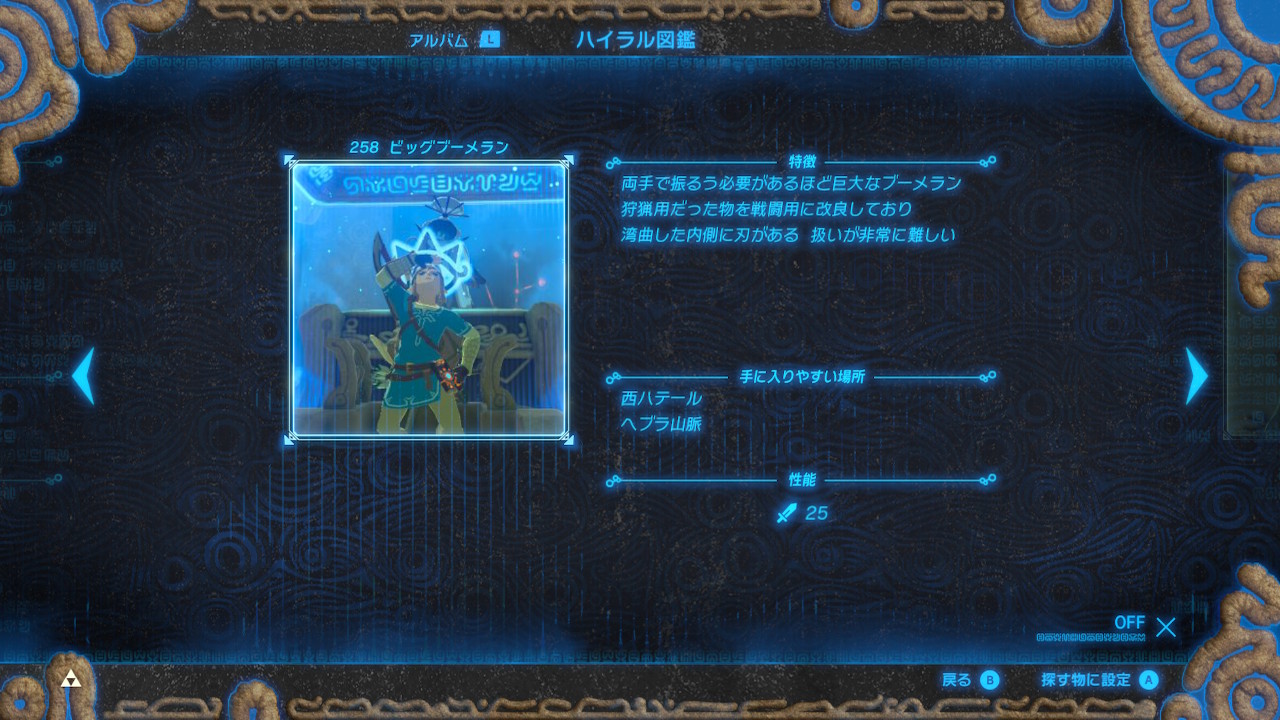Click the ビッグブーメラン photo thumbnail

coord(430,300)
